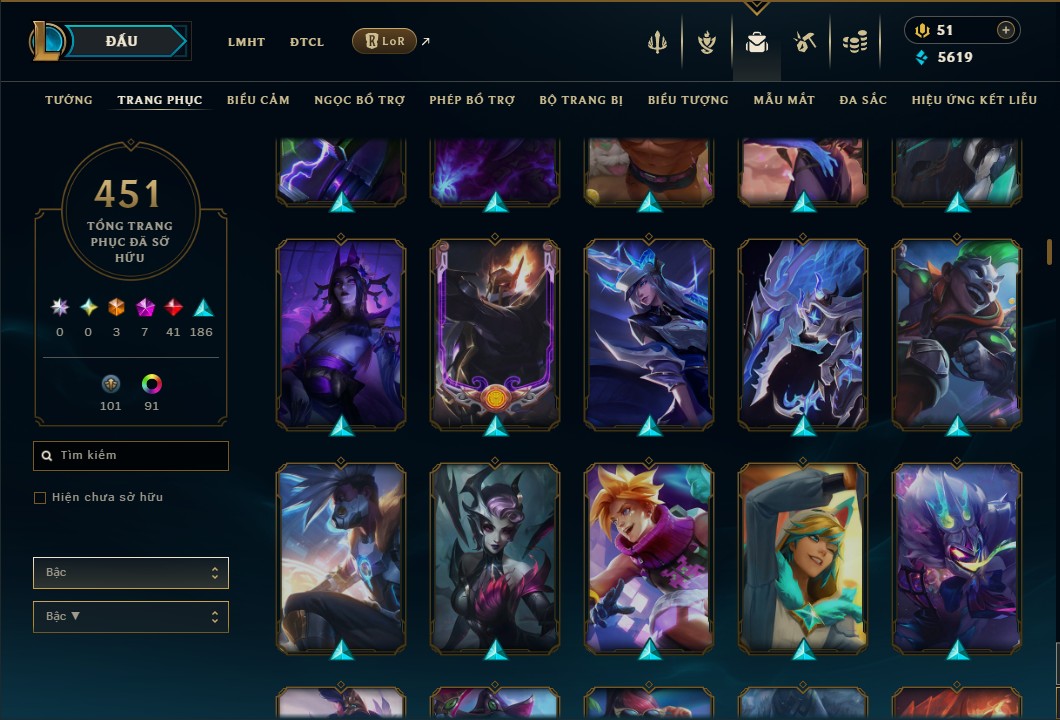
Task: Click the ĐẤU play button
Action: [x=121, y=41]
